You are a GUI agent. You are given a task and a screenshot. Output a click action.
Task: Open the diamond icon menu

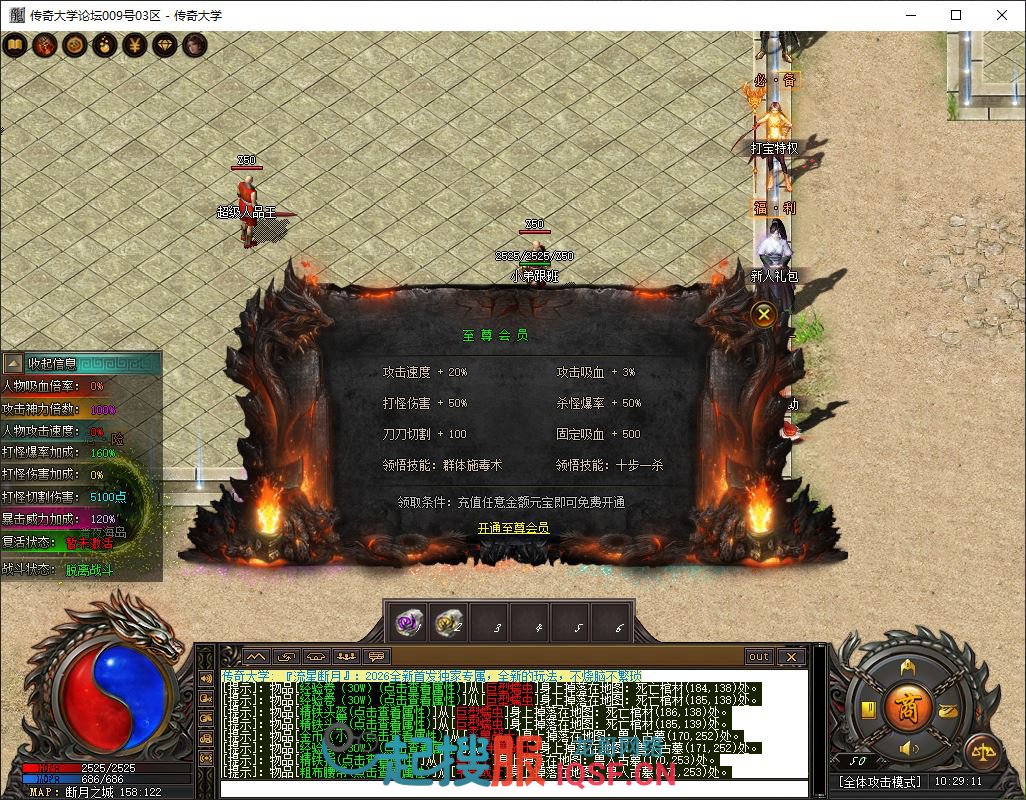pyautogui.click(x=164, y=45)
